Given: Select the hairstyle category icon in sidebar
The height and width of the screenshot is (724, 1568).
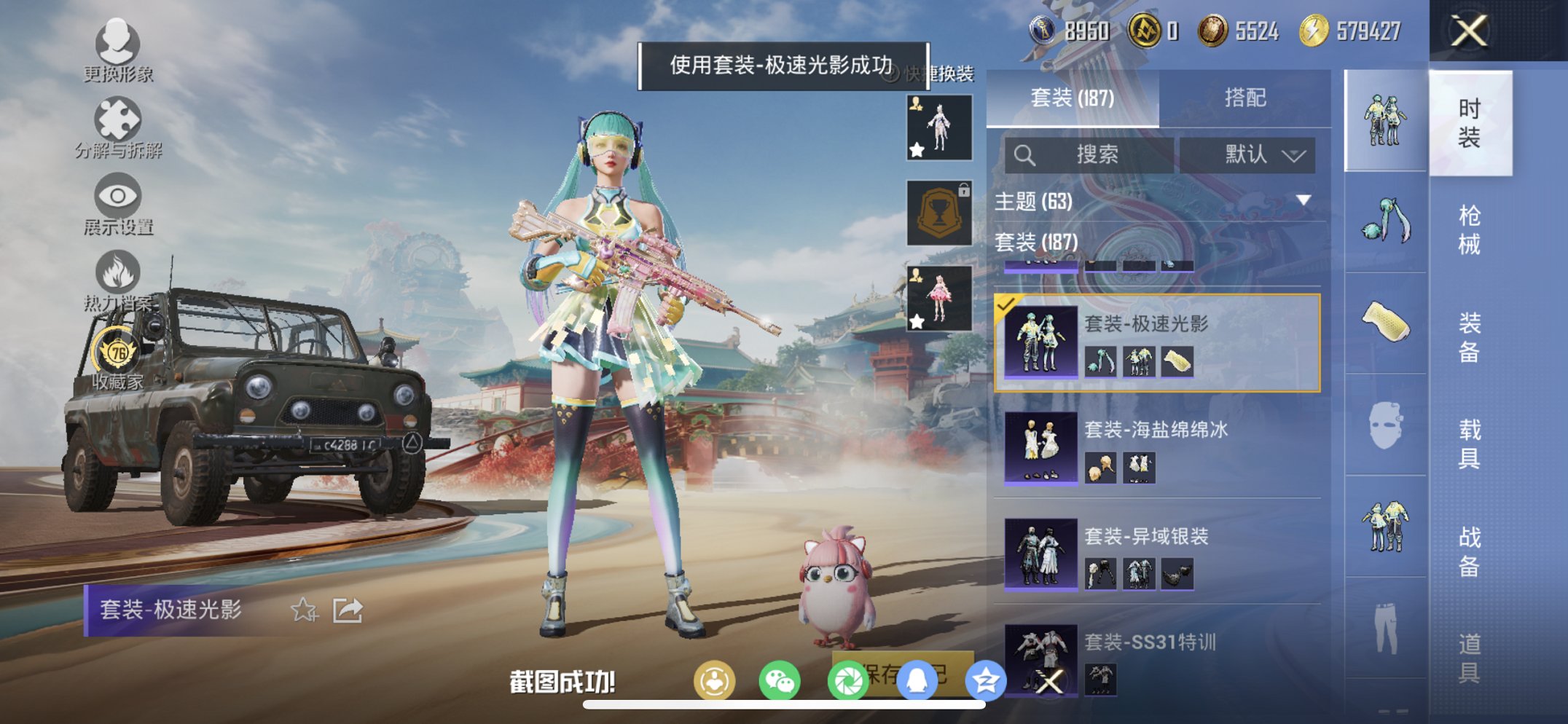Looking at the screenshot, I should coord(1385,219).
